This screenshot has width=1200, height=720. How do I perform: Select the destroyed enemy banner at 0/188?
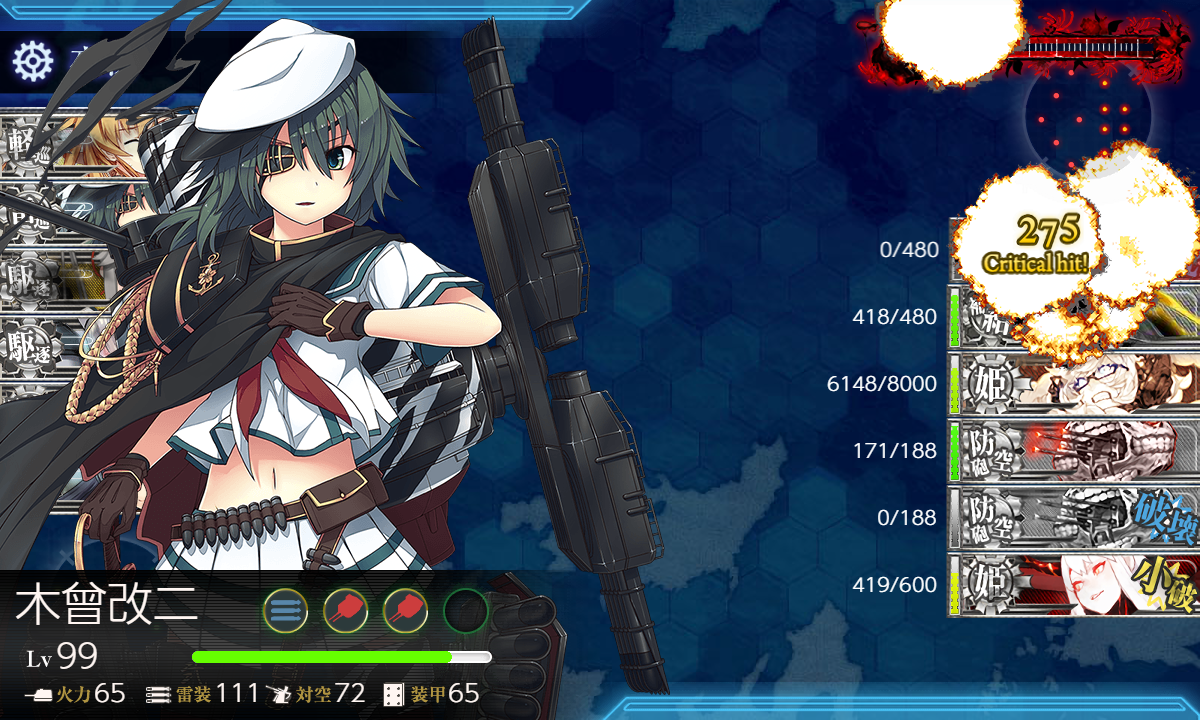point(1073,517)
